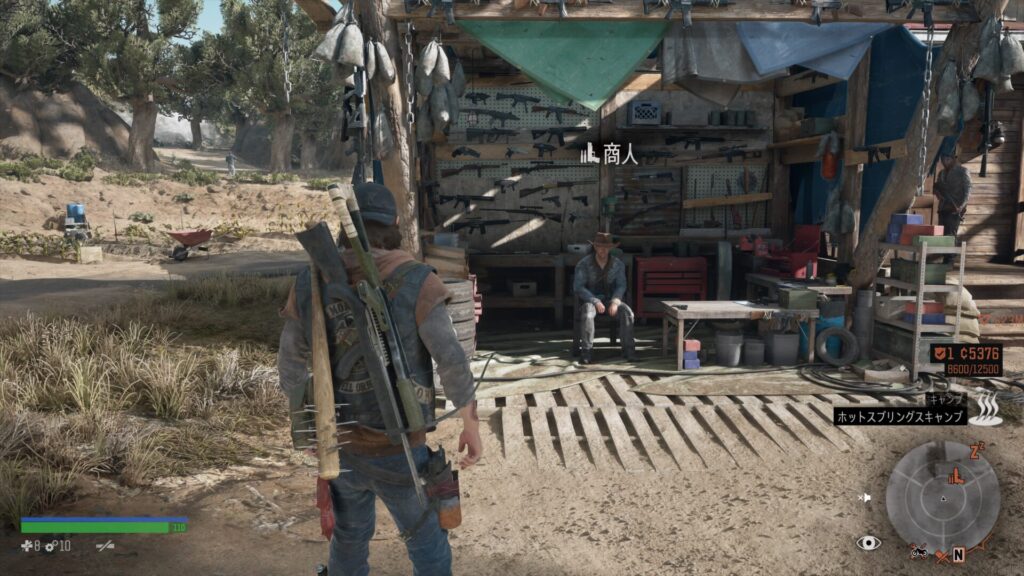Click the circular minimap
This screenshot has width=1024, height=576.
pyautogui.click(x=942, y=497)
